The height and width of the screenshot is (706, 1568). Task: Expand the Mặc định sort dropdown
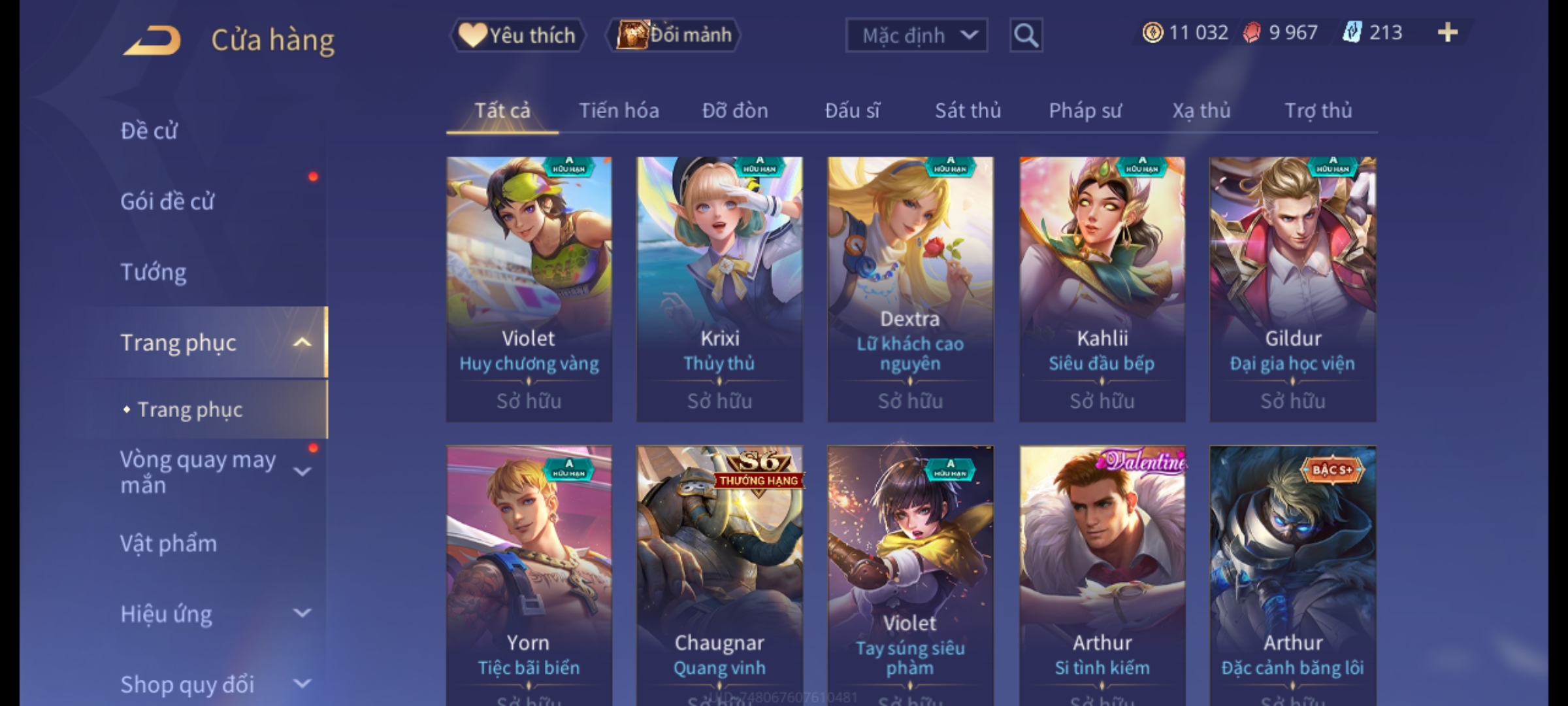click(x=916, y=35)
